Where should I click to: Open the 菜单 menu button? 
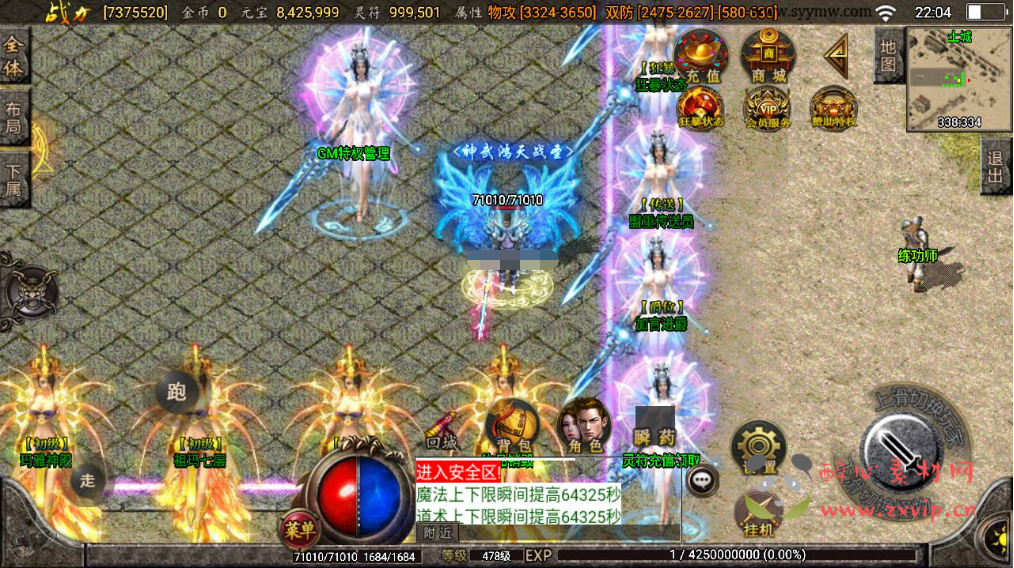tap(295, 528)
